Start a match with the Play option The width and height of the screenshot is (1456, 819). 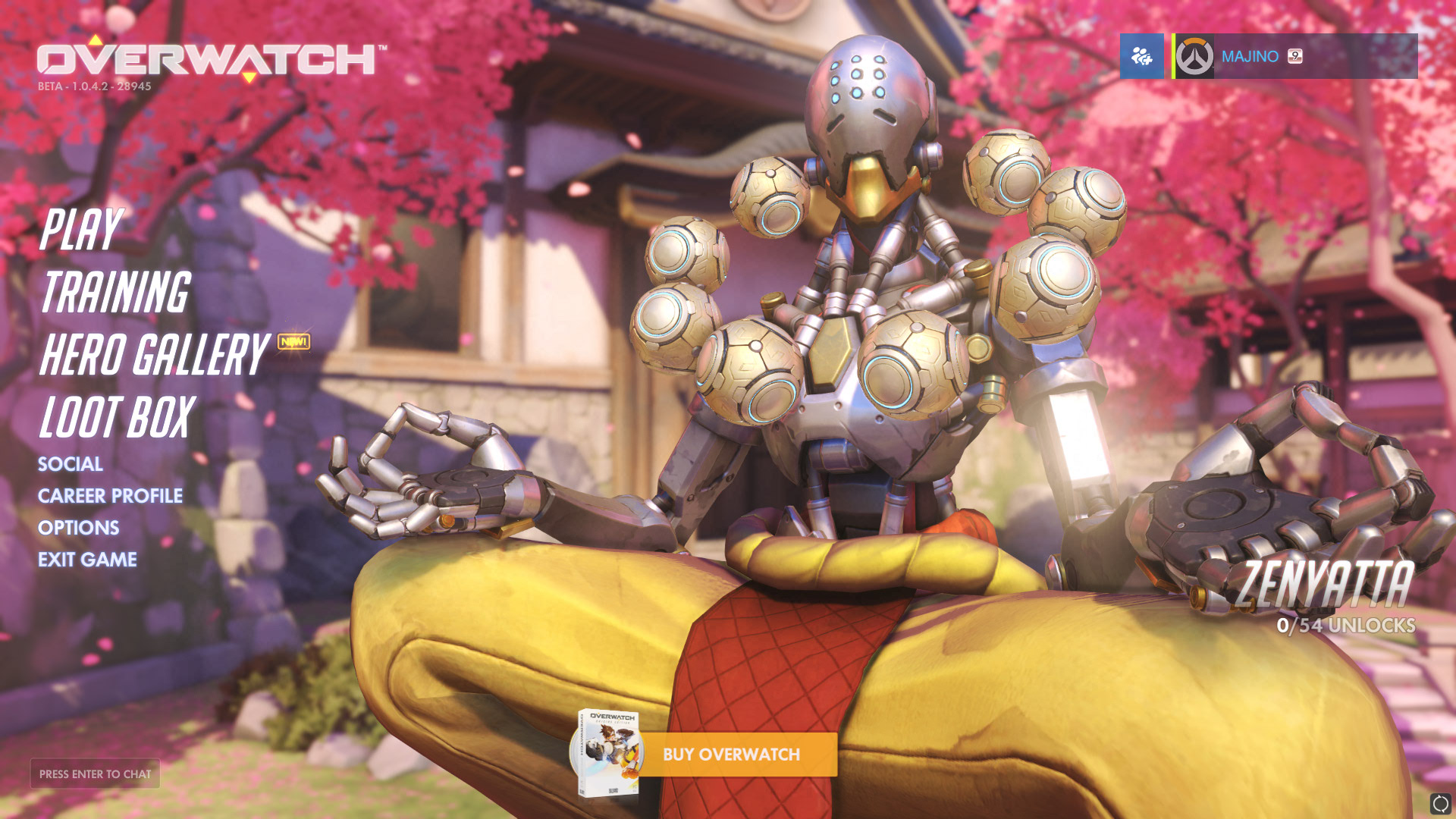[80, 229]
